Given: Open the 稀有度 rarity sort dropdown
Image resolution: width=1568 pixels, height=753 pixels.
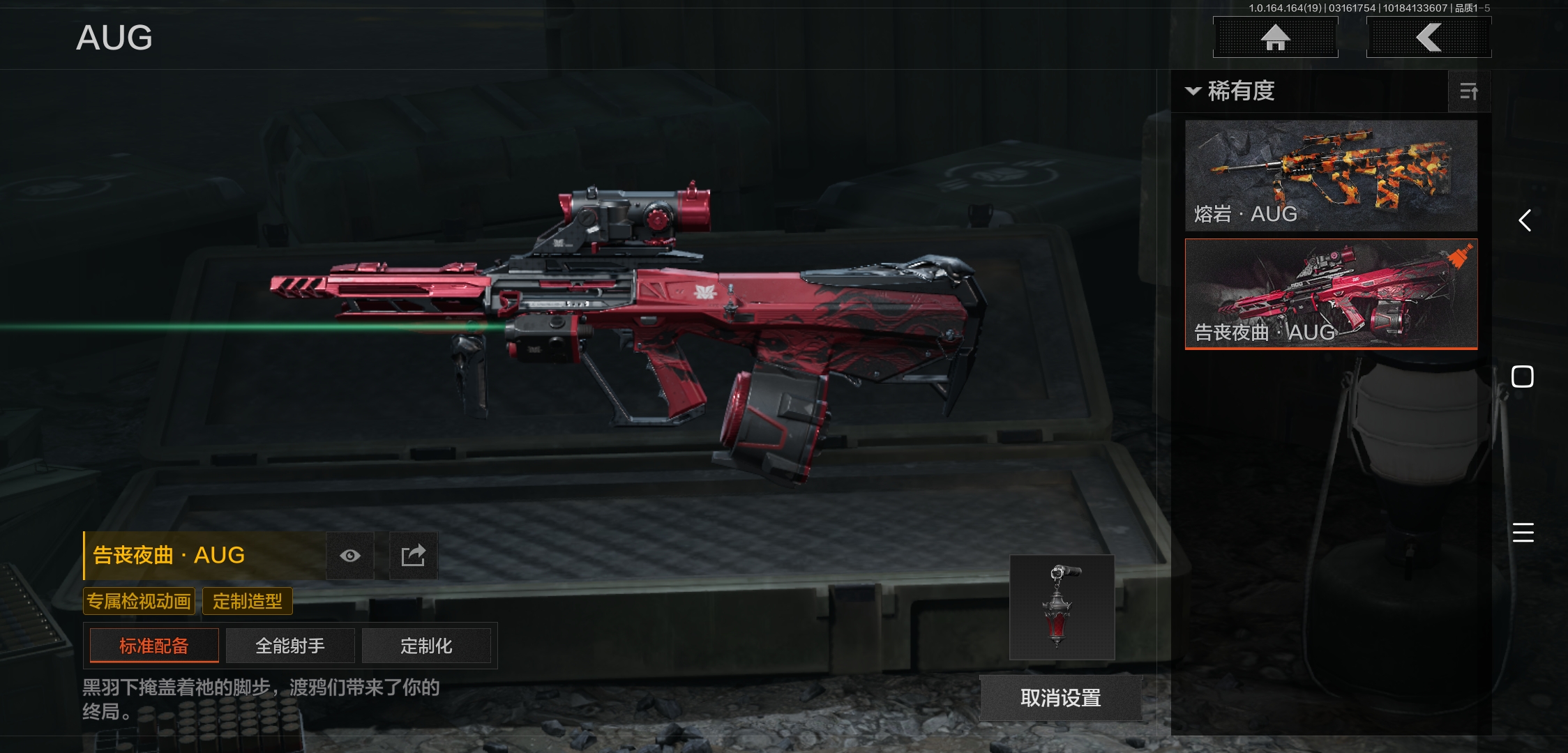Looking at the screenshot, I should (1232, 91).
